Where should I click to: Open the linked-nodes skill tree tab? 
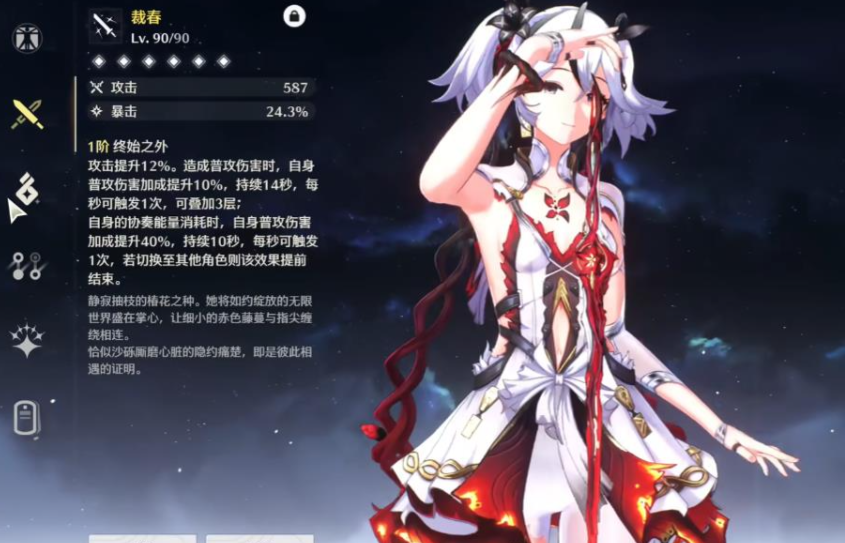tap(25, 265)
